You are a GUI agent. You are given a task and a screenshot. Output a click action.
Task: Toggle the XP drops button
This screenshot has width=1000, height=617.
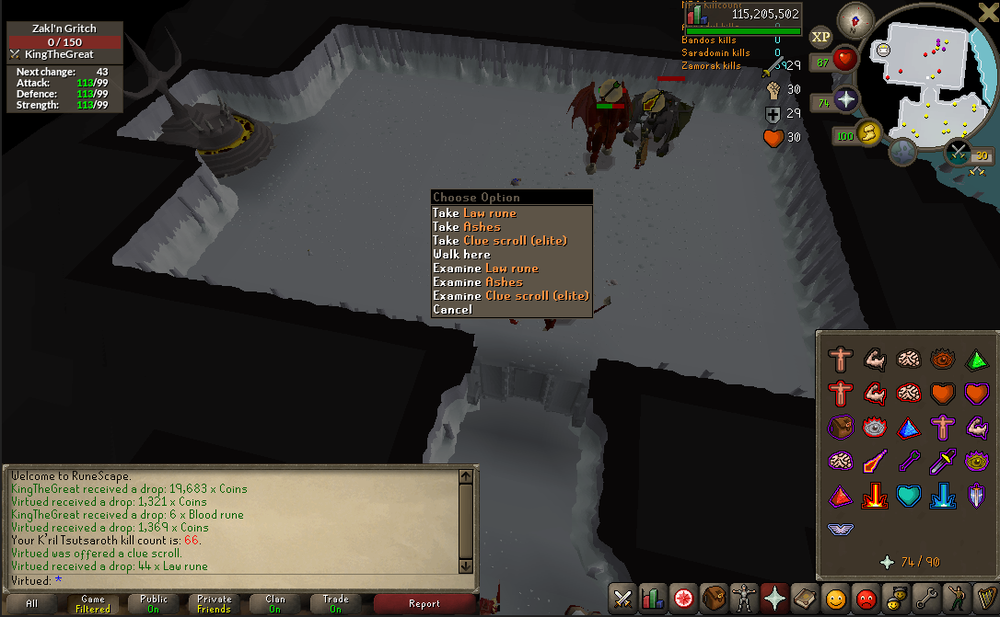click(x=821, y=37)
